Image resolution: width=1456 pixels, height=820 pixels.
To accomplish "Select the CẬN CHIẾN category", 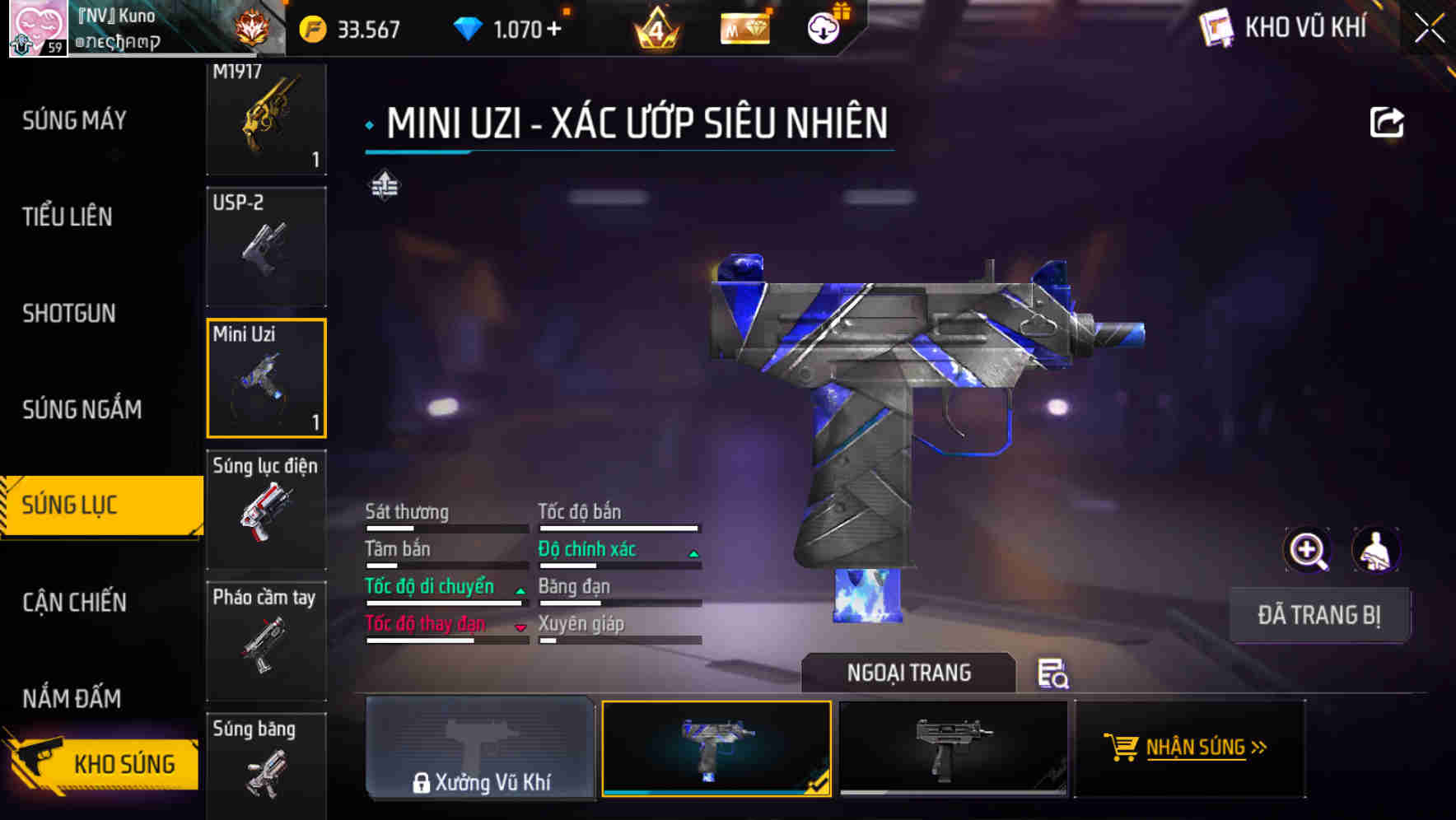I will (x=73, y=603).
